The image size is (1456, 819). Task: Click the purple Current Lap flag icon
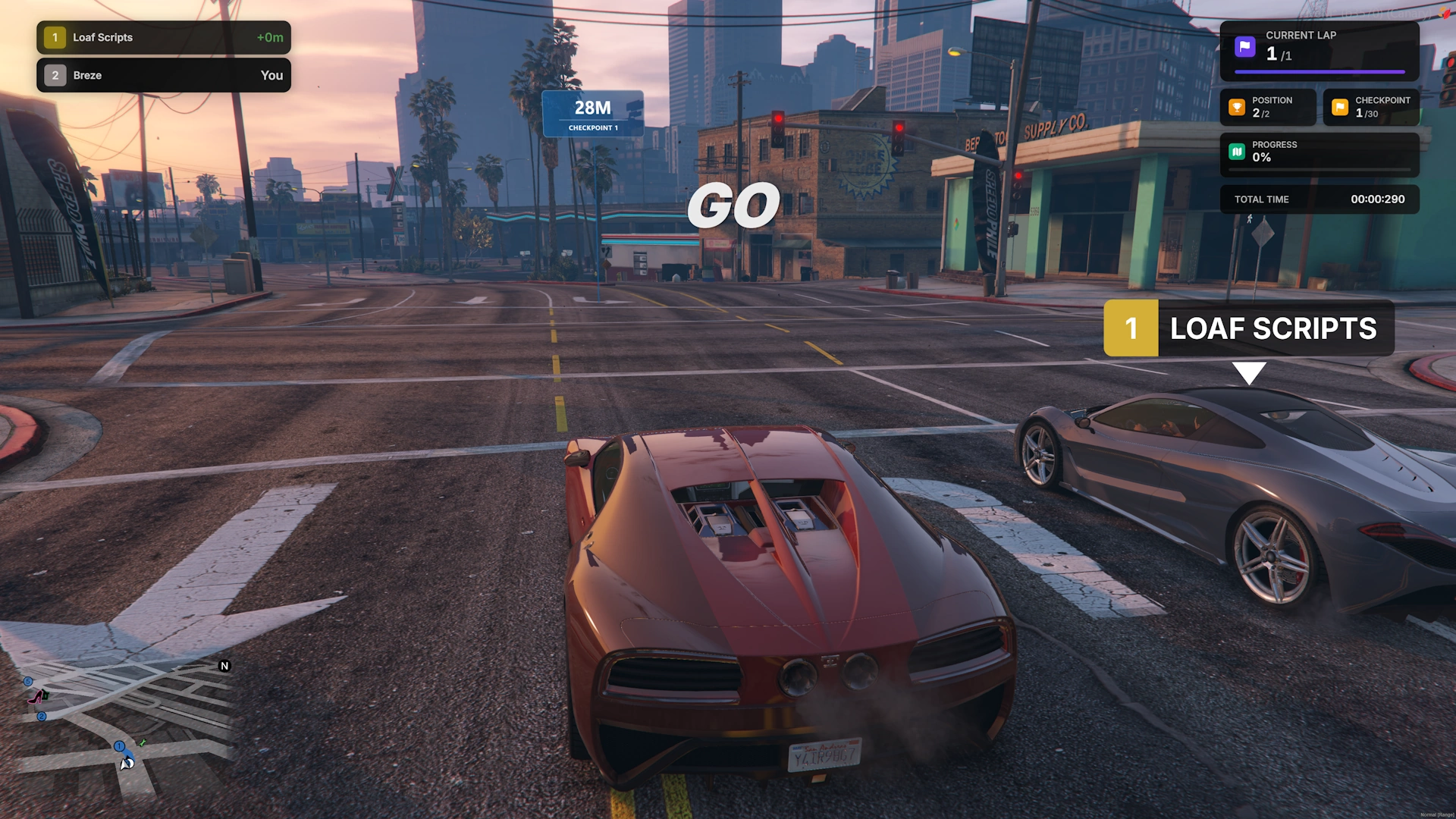pos(1244,47)
